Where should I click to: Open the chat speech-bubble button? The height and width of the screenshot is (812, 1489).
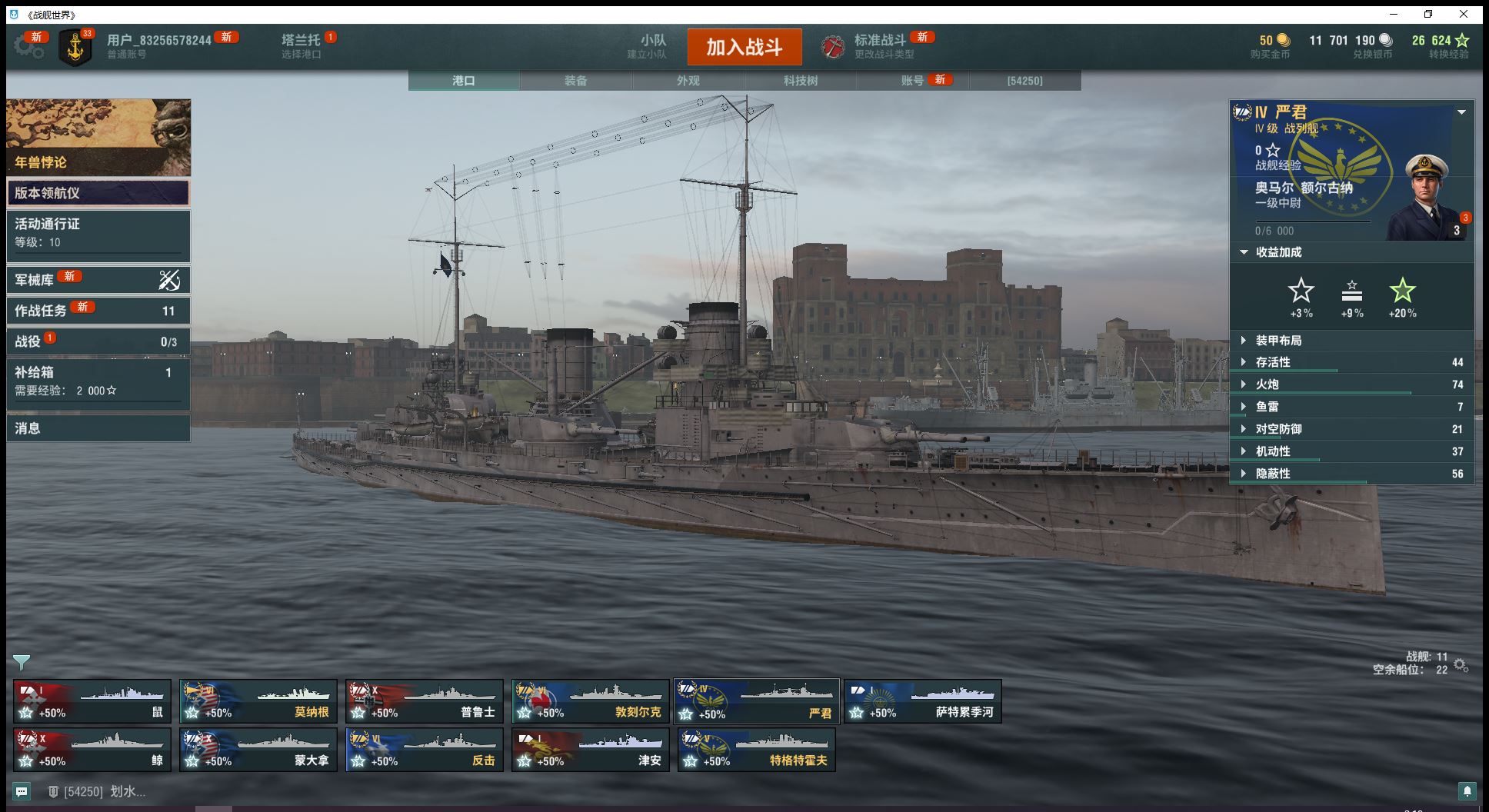(22, 791)
